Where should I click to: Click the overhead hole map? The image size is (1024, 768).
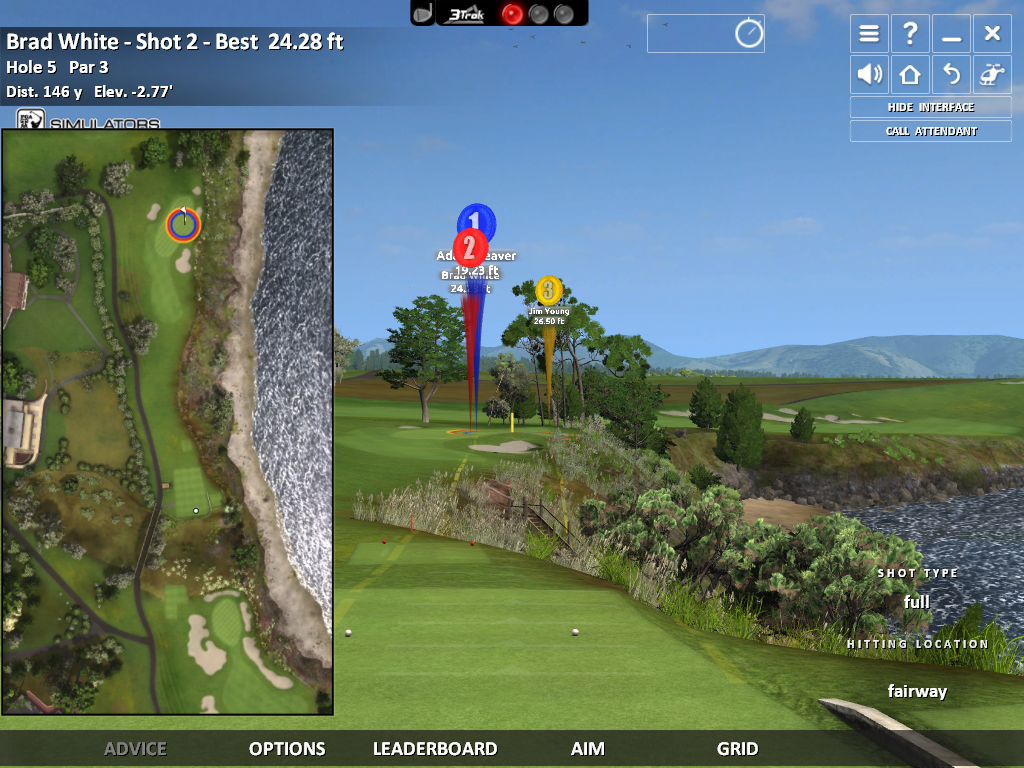coord(167,420)
